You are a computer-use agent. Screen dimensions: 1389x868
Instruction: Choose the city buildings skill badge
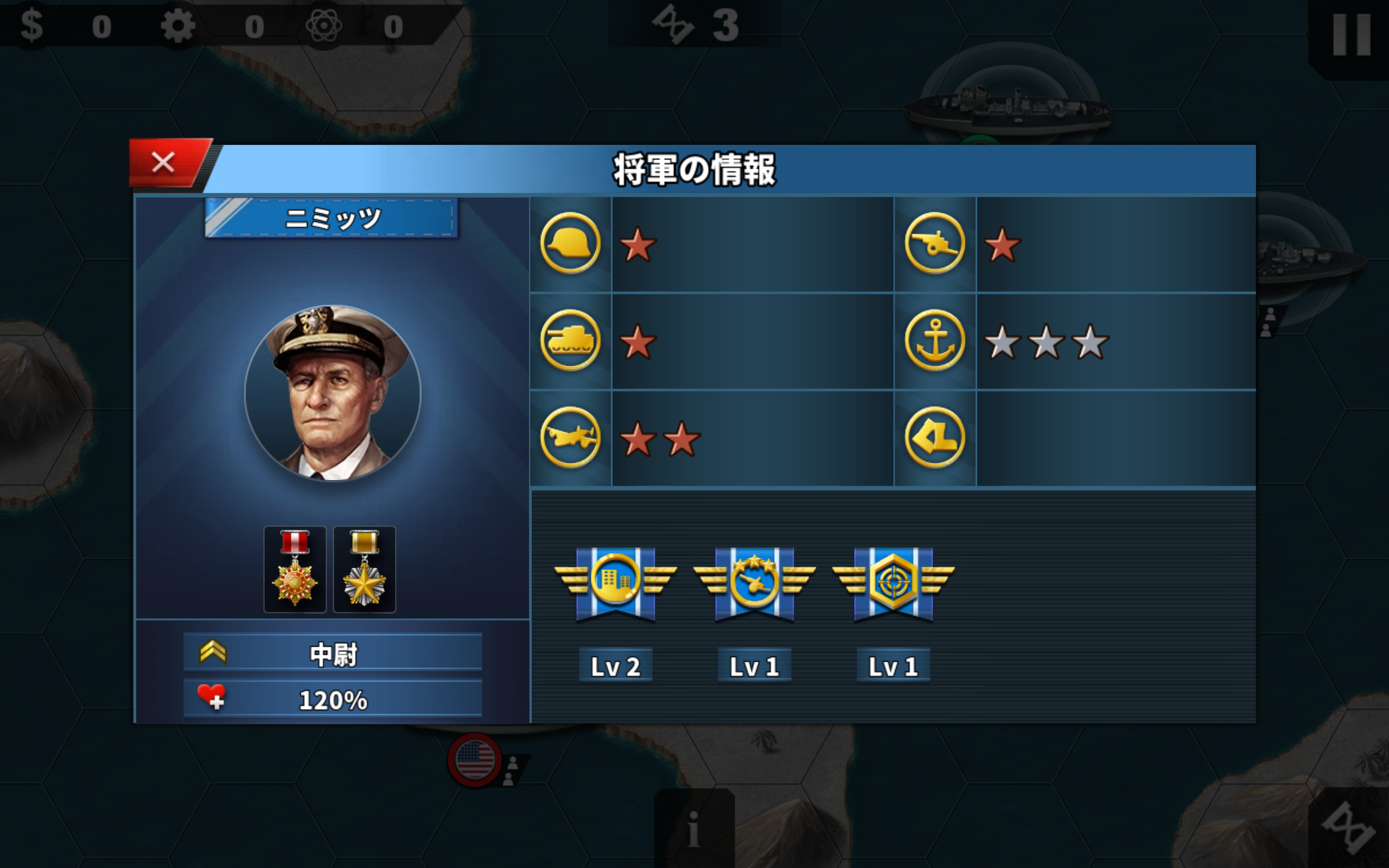pos(615,583)
